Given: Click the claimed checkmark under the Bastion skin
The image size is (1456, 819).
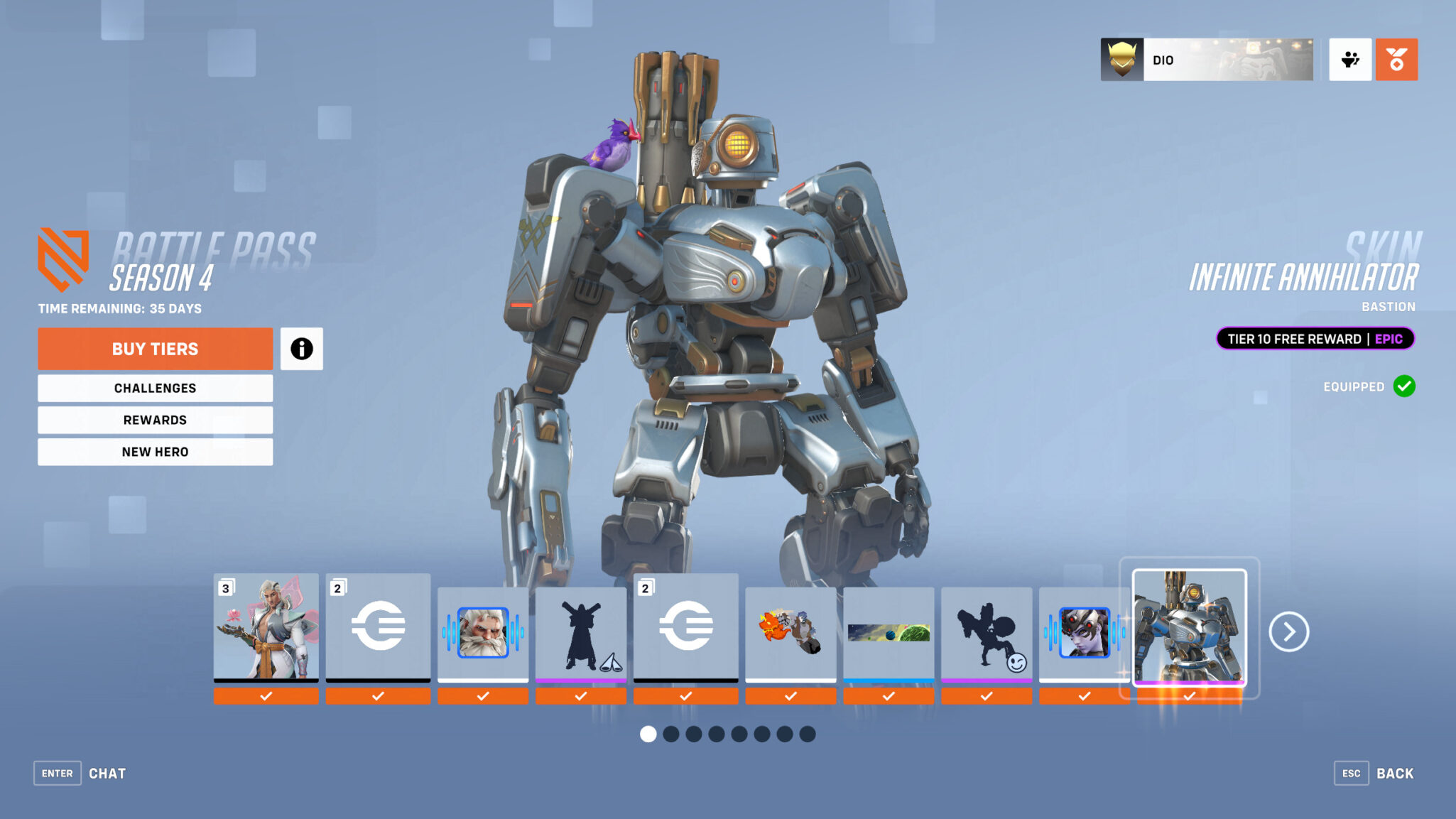Looking at the screenshot, I should pyautogui.click(x=1190, y=696).
